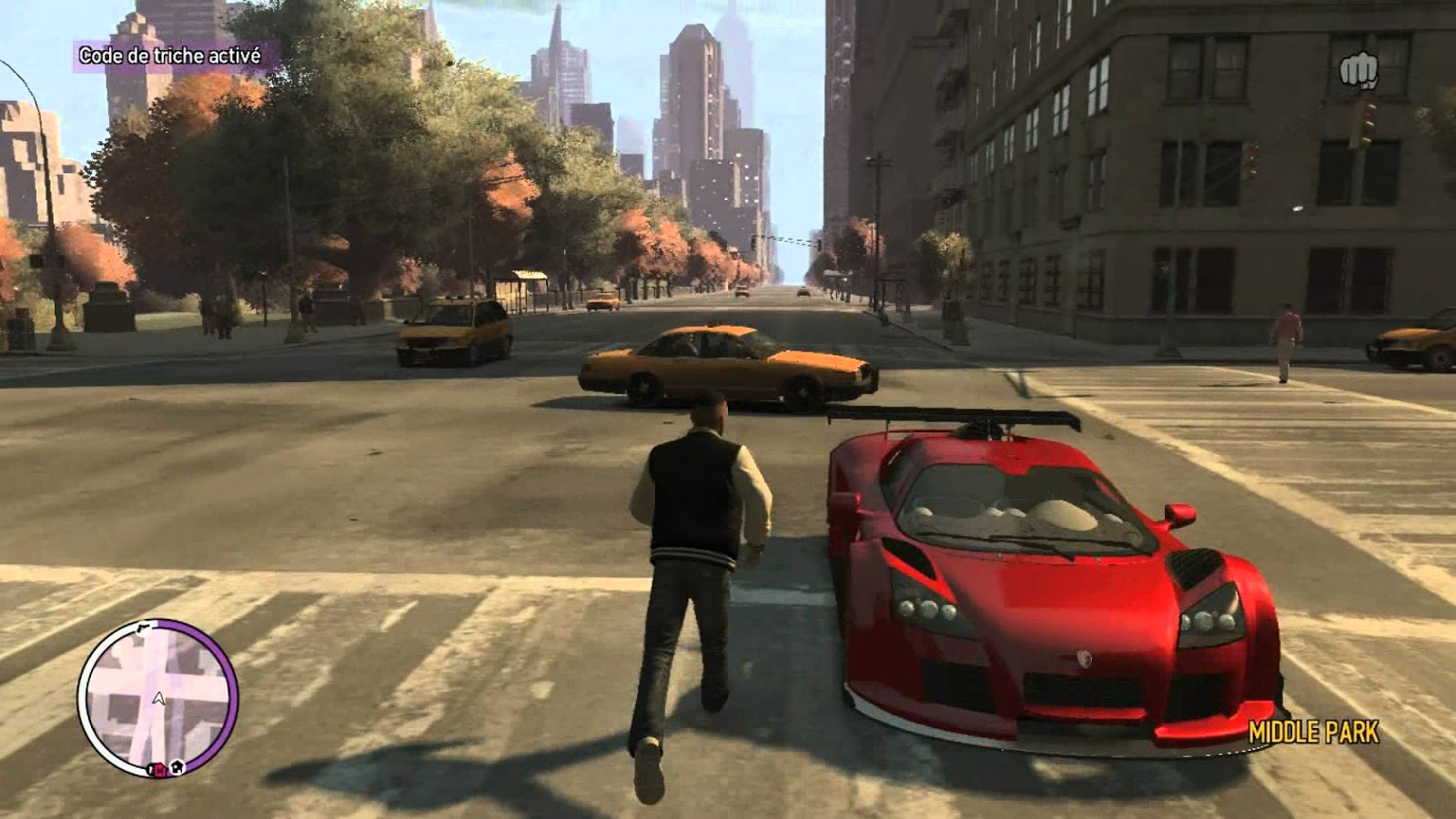Click the player arrow at the radar center
This screenshot has width=1456, height=819.
158,697
